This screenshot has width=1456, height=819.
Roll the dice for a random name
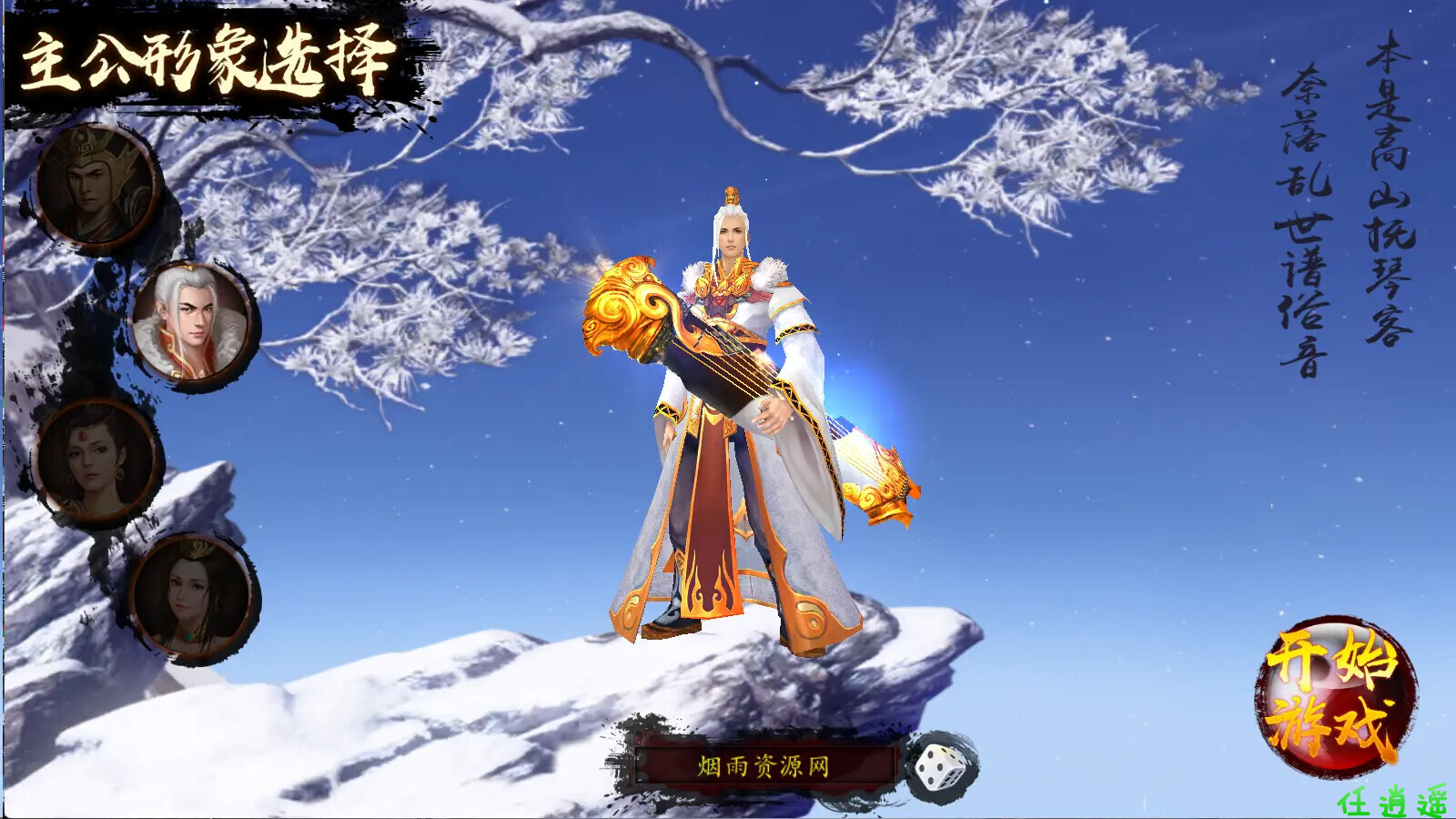pyautogui.click(x=941, y=767)
